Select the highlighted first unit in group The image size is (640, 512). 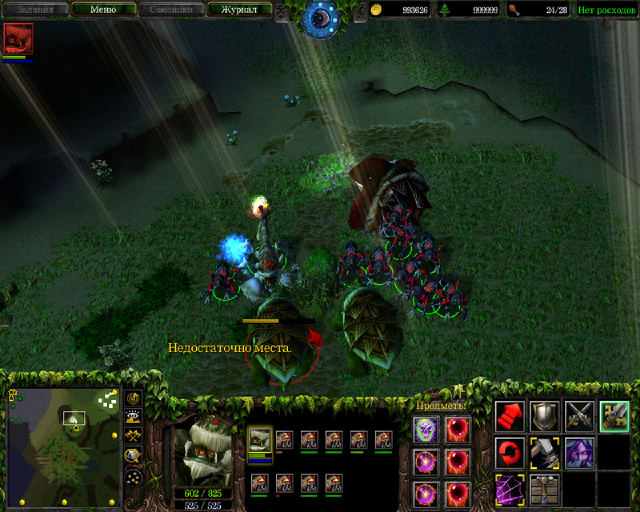click(260, 440)
